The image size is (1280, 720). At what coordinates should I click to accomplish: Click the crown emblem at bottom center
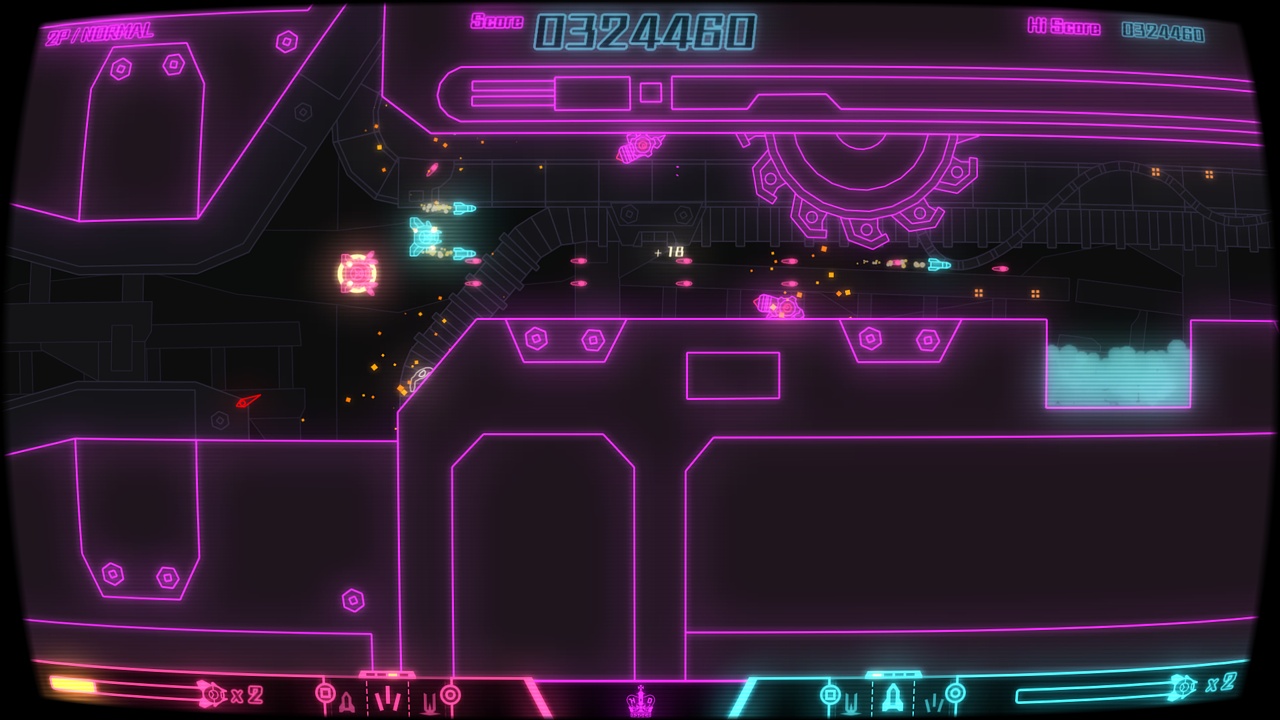pos(640,702)
